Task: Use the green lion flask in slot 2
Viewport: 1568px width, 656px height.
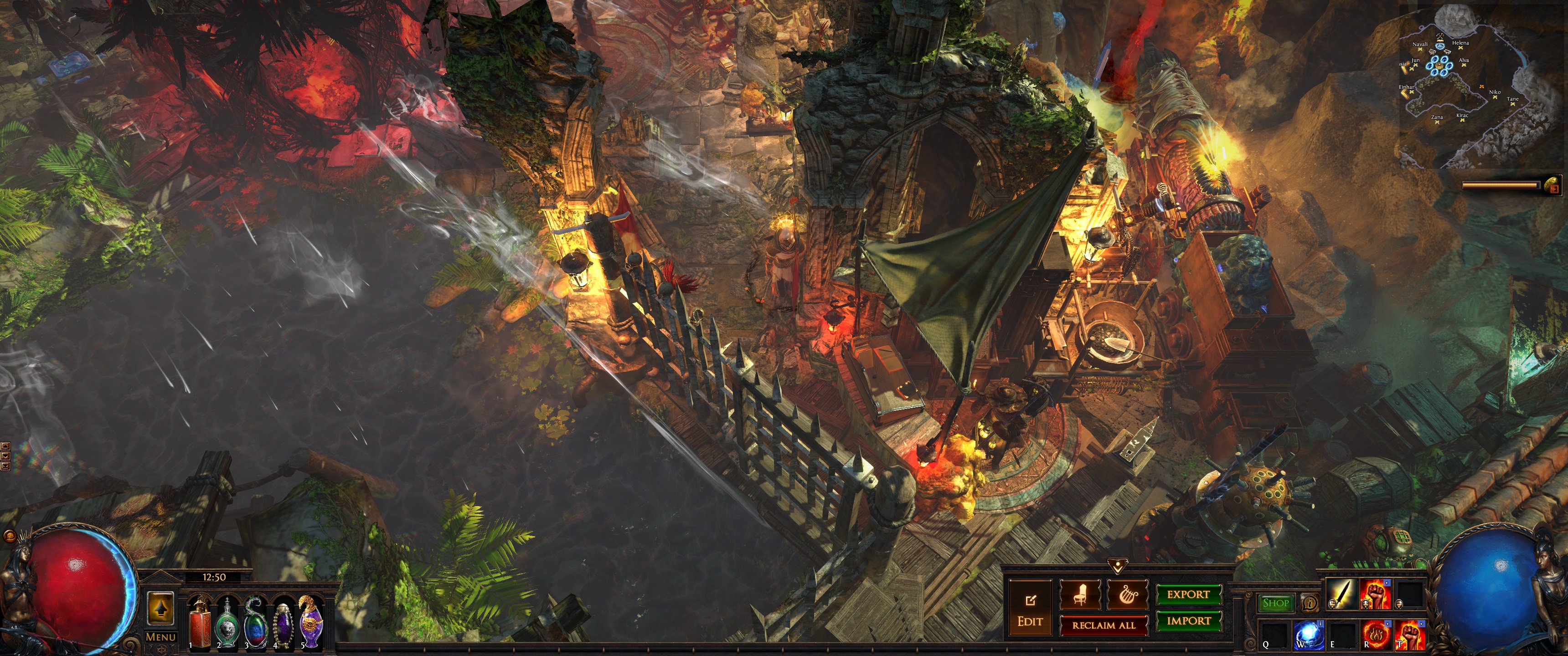Action: click(x=227, y=622)
